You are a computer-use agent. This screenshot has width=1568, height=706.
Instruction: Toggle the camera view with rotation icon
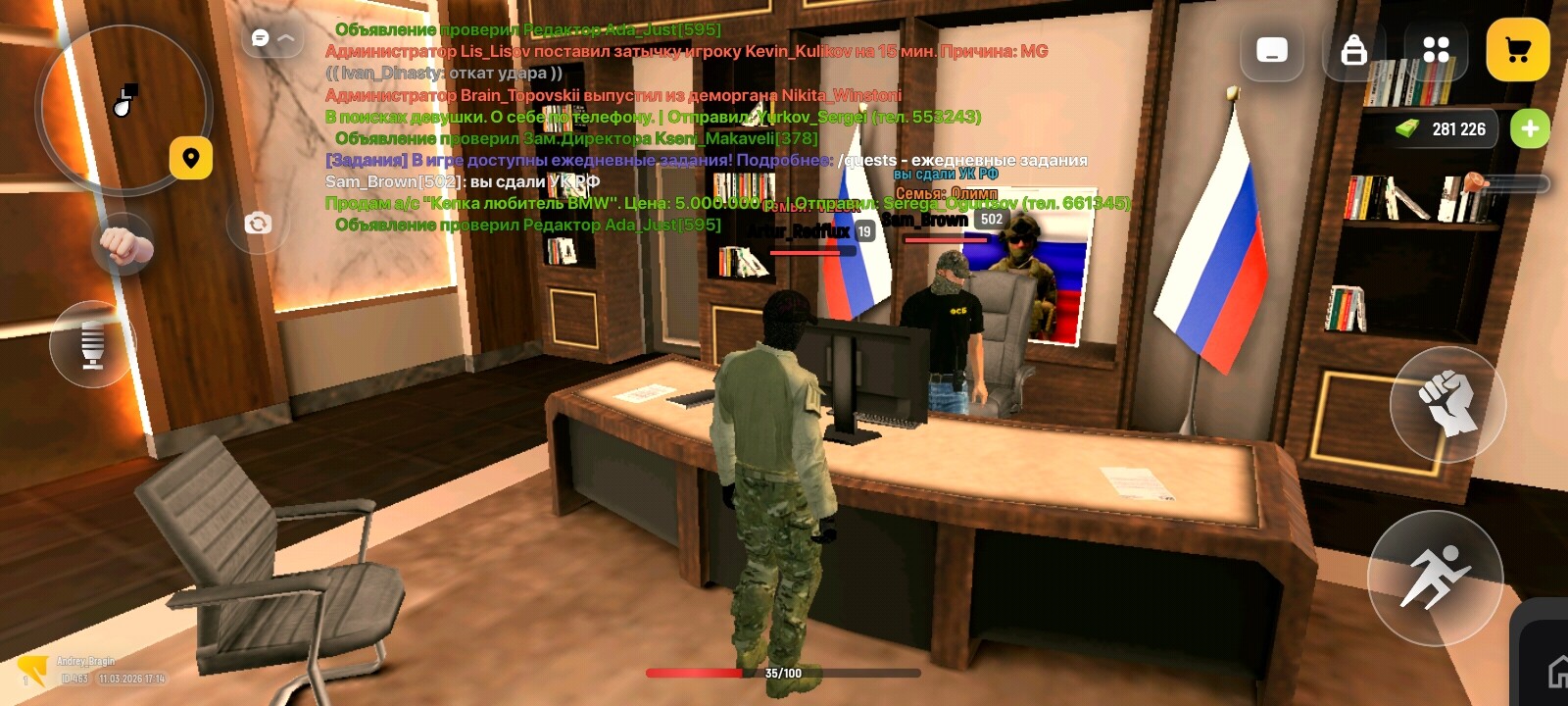pos(258,223)
